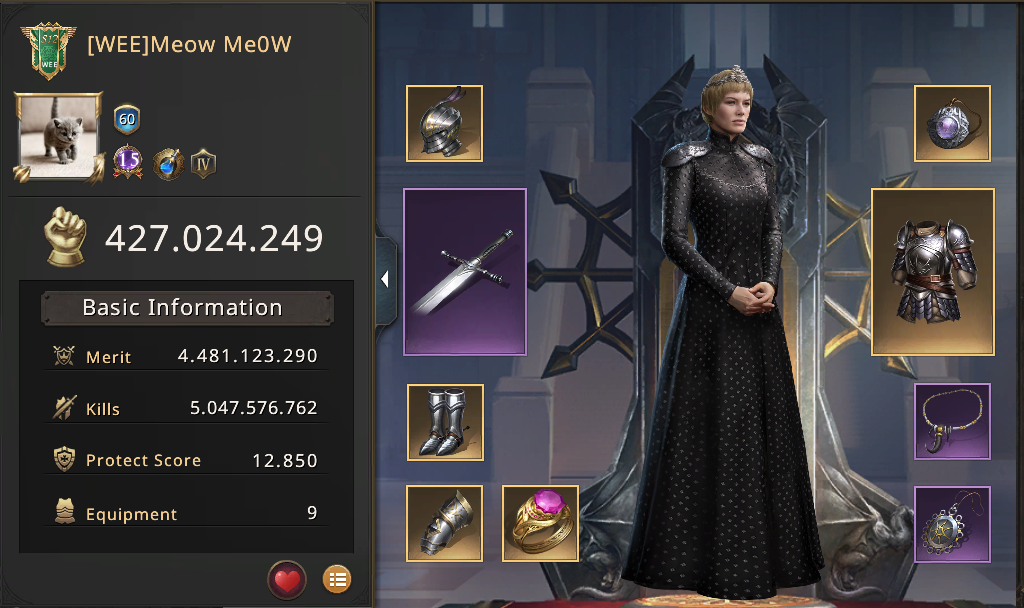1024x608 pixels.
Task: Inspect the fang necklace slot
Action: click(952, 421)
